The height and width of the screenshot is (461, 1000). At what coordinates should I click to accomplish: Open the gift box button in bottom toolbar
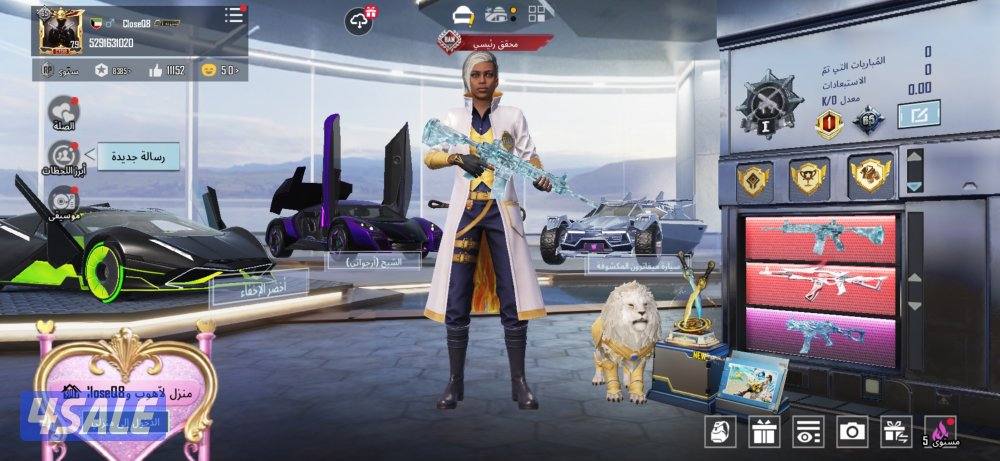765,431
